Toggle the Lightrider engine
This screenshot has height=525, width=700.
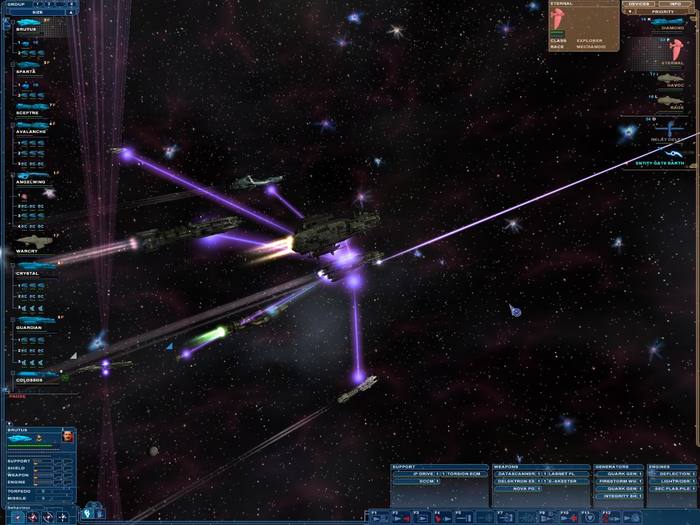(x=672, y=480)
